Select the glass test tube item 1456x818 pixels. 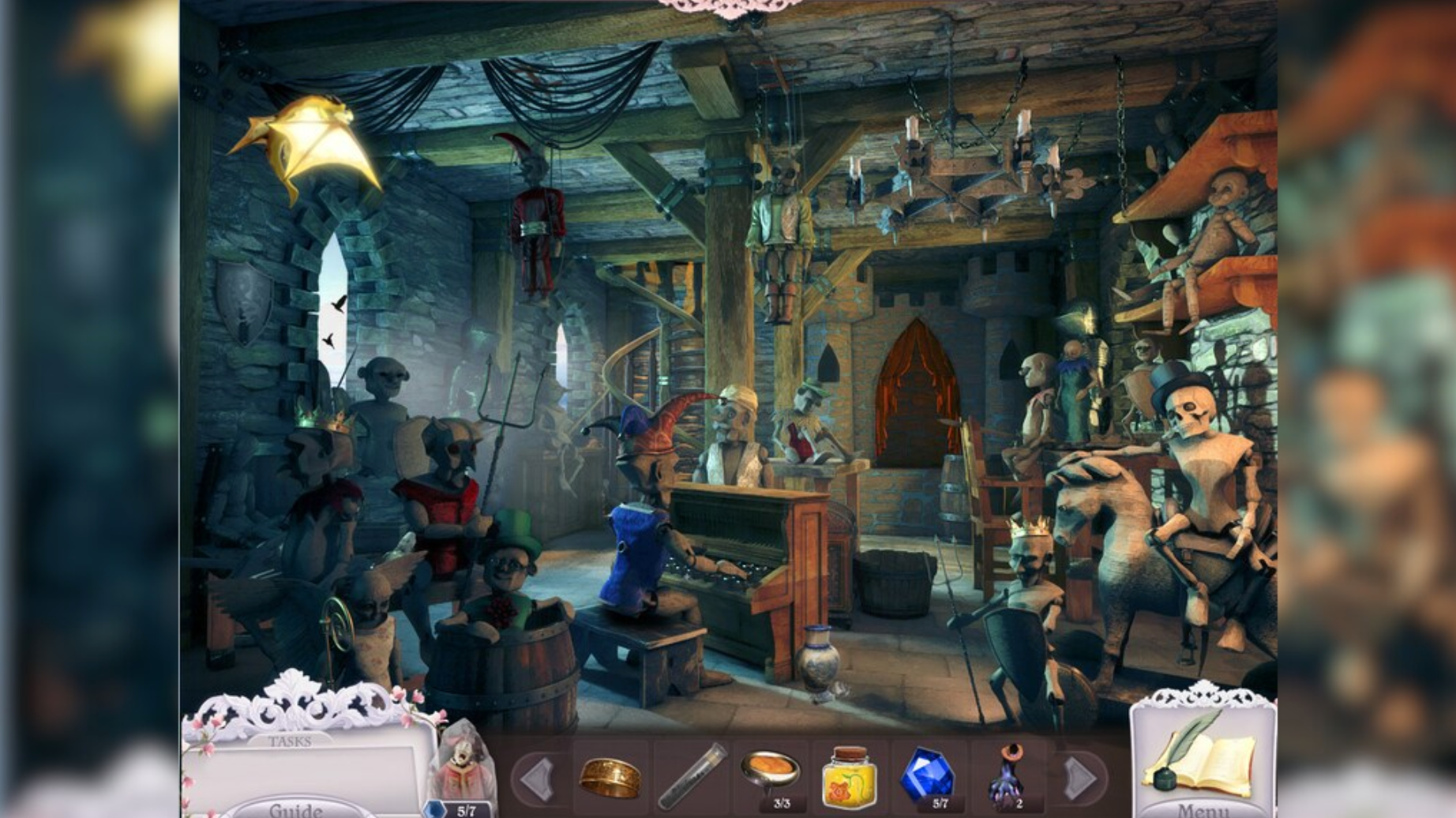pyautogui.click(x=692, y=777)
